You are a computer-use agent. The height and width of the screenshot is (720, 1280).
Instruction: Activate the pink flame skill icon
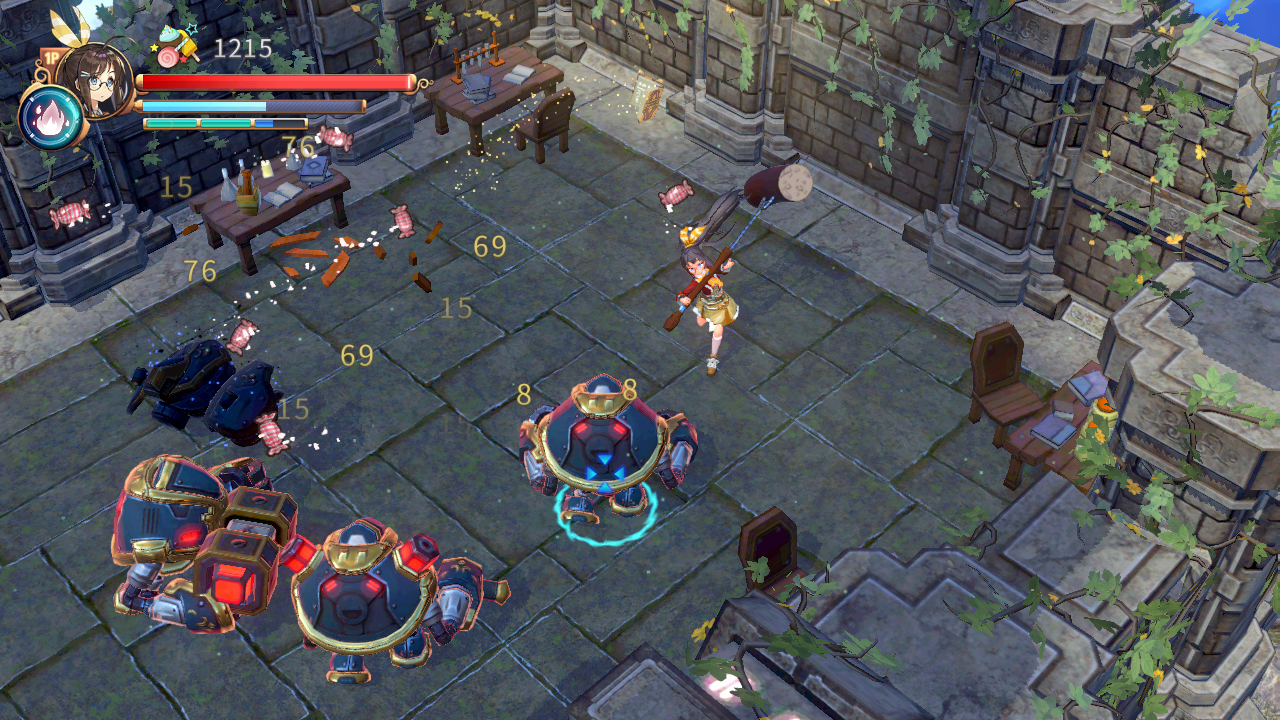coord(51,118)
